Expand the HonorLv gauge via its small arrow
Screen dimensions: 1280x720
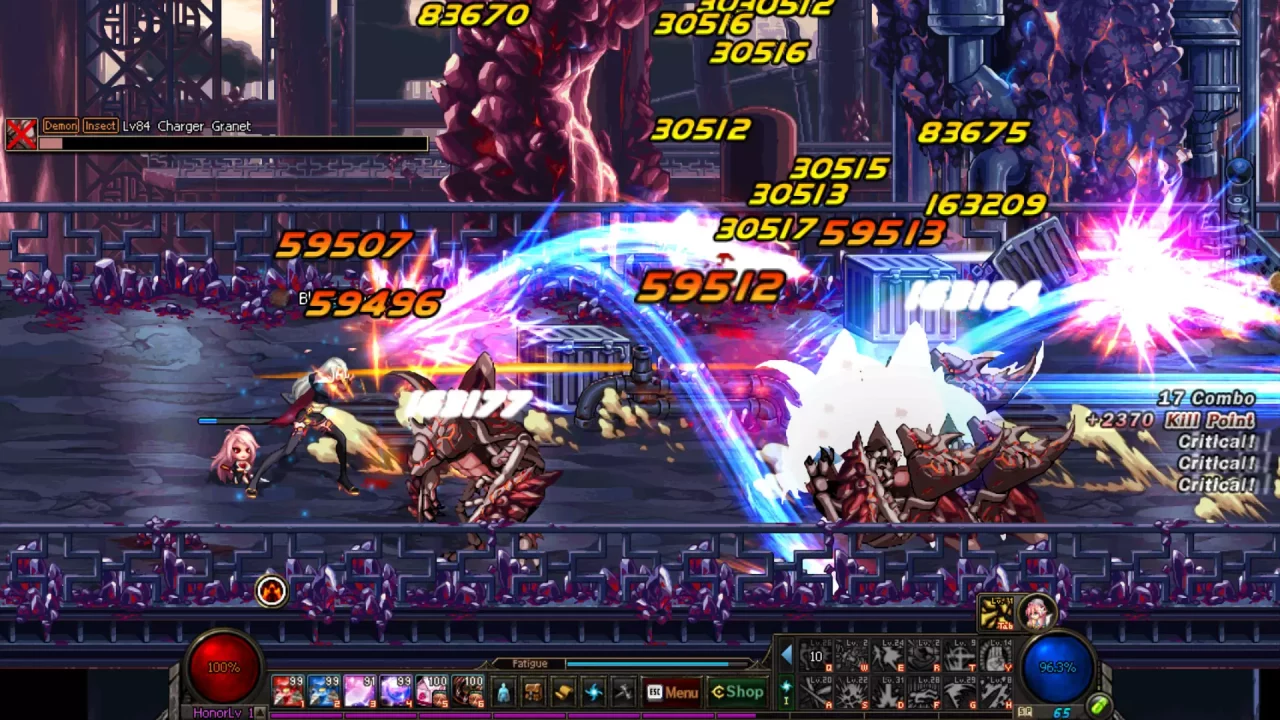260,711
